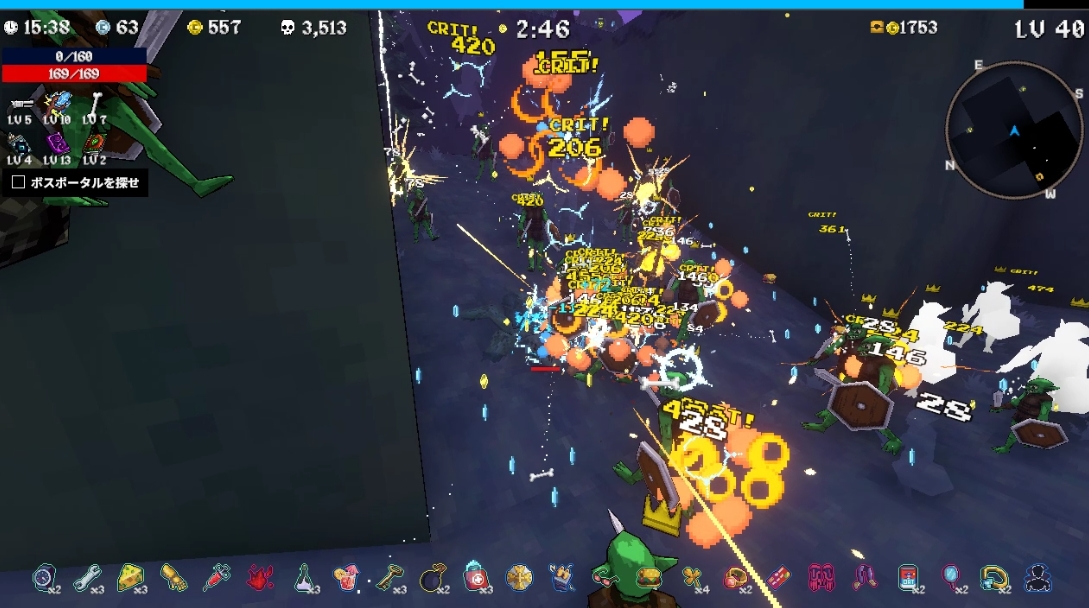Click the black bomb item icon
Image resolution: width=1089 pixels, height=608 pixels.
[433, 576]
